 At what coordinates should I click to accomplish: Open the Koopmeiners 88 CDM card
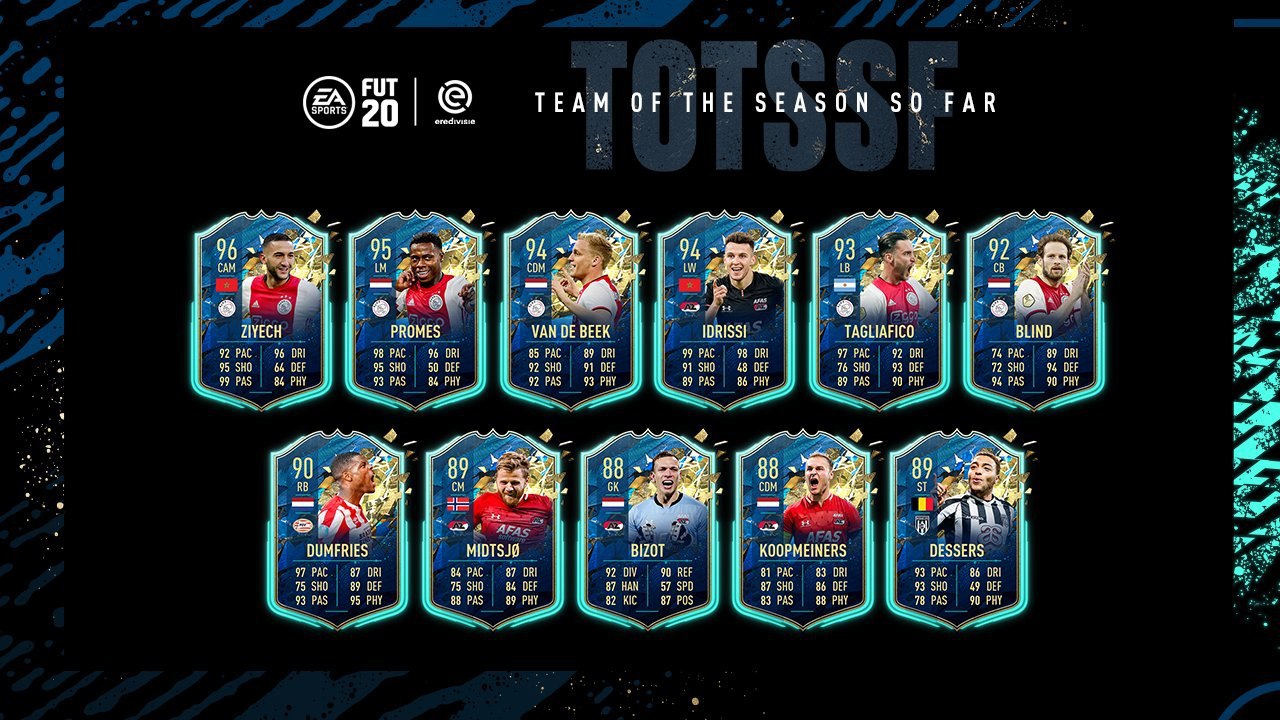801,528
